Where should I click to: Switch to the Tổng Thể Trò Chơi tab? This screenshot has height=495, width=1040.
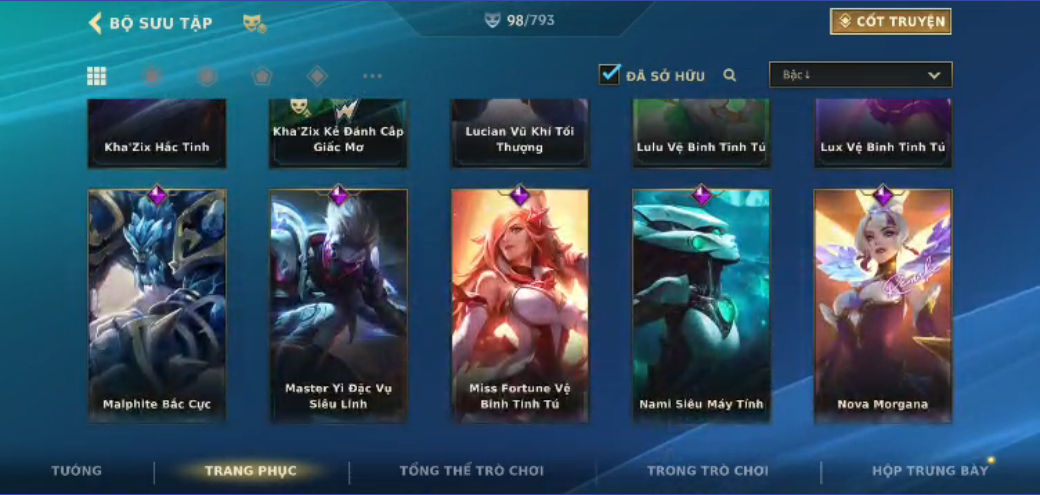click(471, 471)
